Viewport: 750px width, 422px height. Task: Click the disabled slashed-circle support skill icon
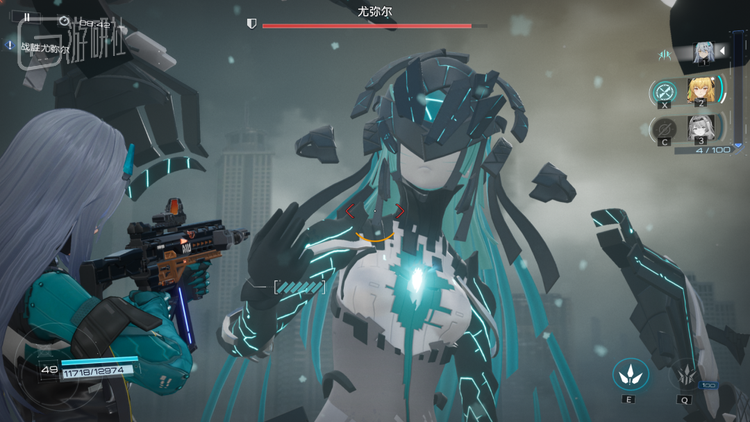[x=663, y=129]
